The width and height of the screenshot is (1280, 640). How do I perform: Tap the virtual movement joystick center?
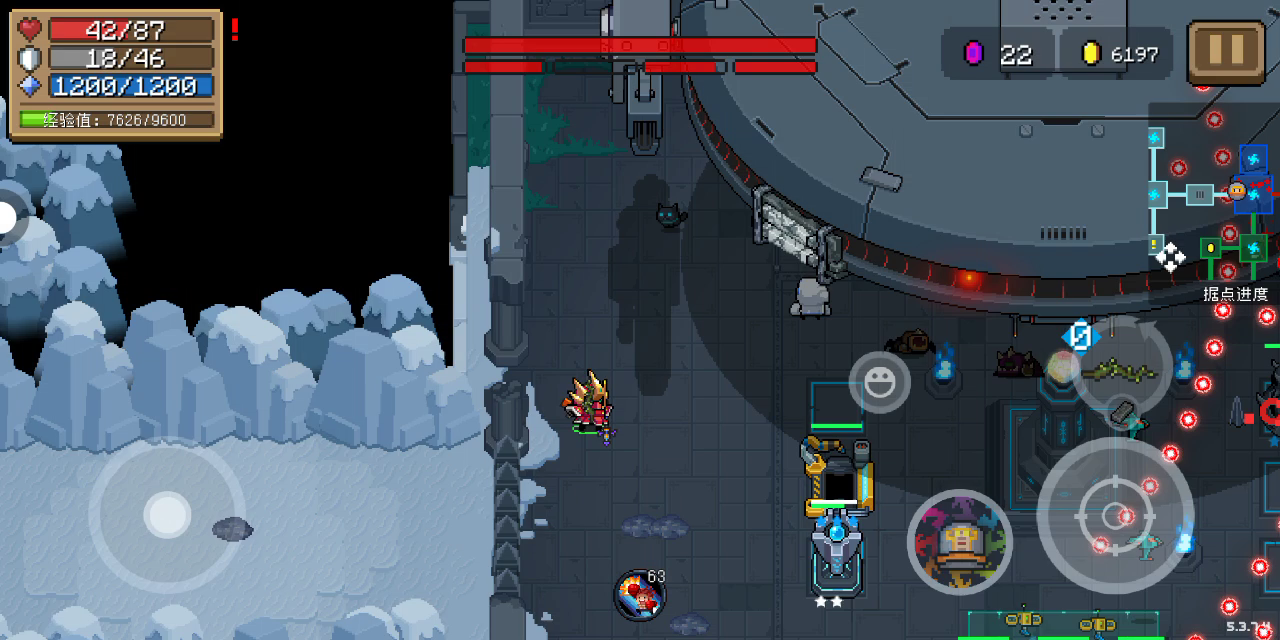point(167,516)
